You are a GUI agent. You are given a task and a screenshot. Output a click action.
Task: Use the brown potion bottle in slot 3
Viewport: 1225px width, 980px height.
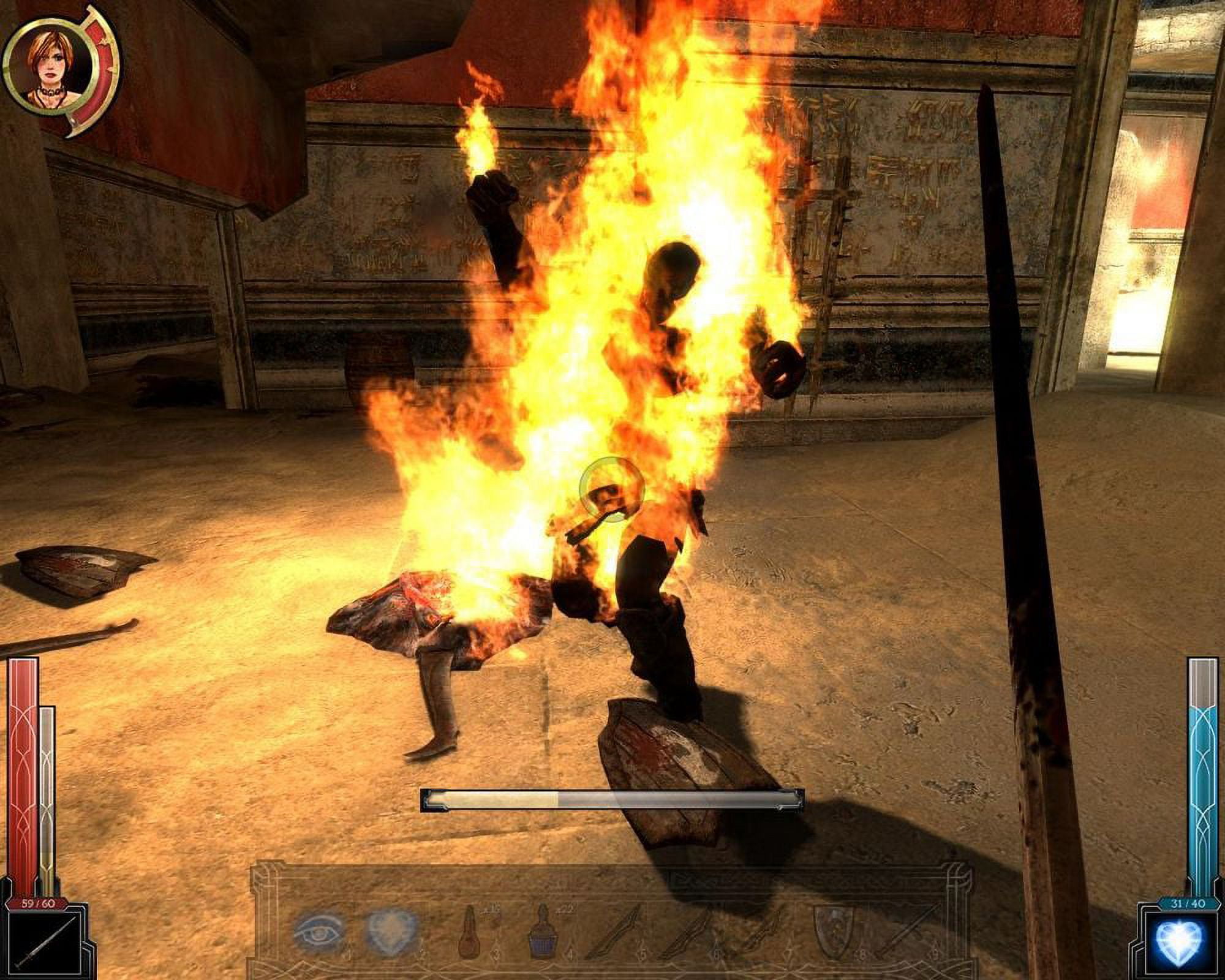[473, 934]
